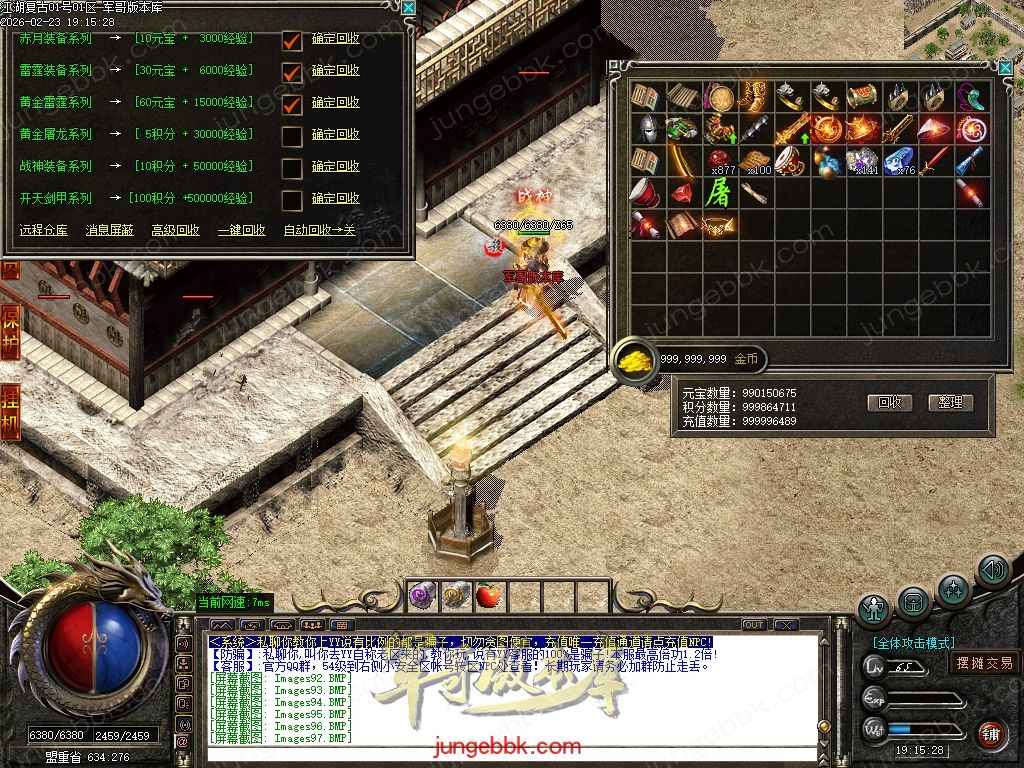
Task: Toggle the 自动回收 auto-recycle setting
Action: click(x=319, y=230)
